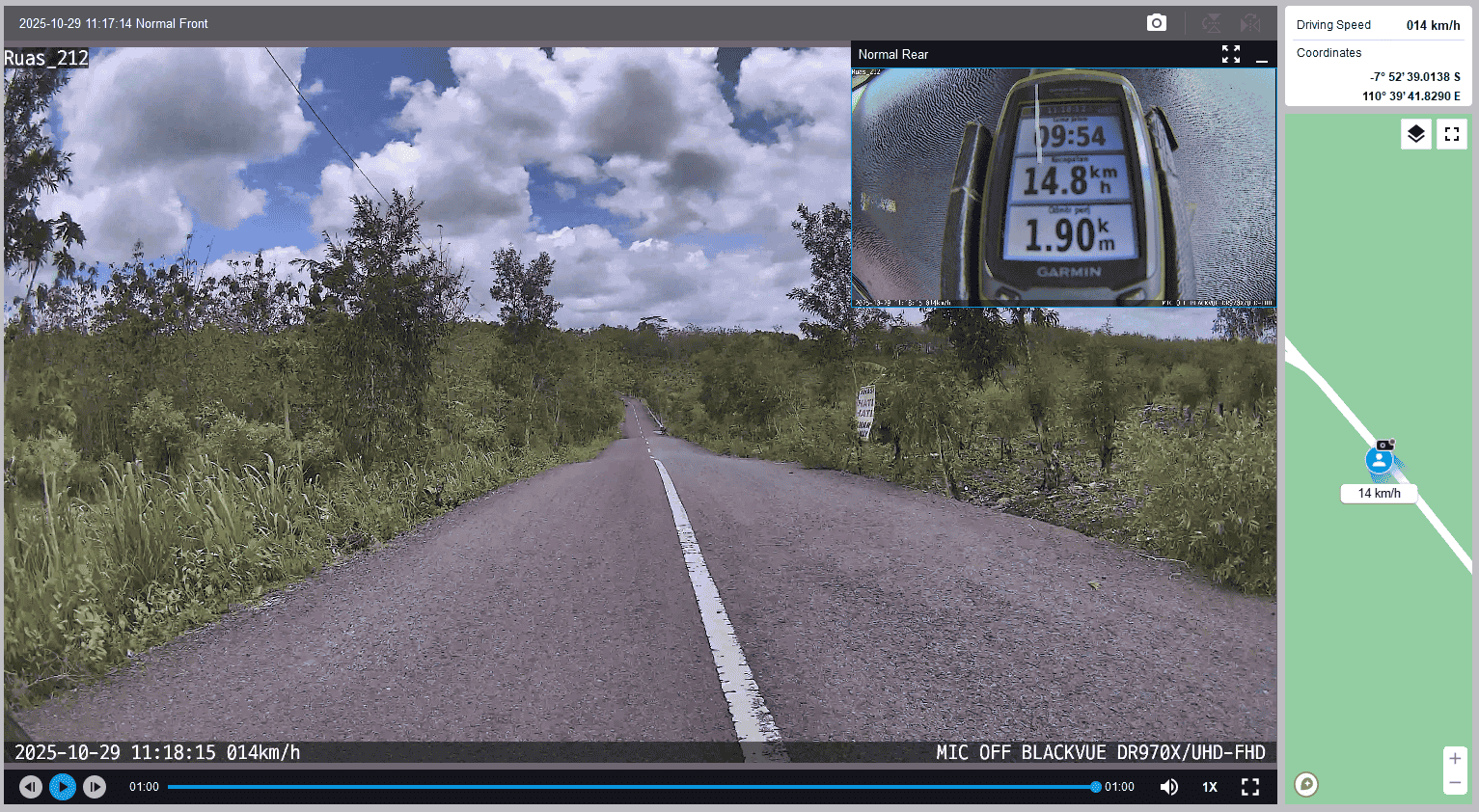Step forward one frame
1479x812 pixels.
[x=95, y=787]
